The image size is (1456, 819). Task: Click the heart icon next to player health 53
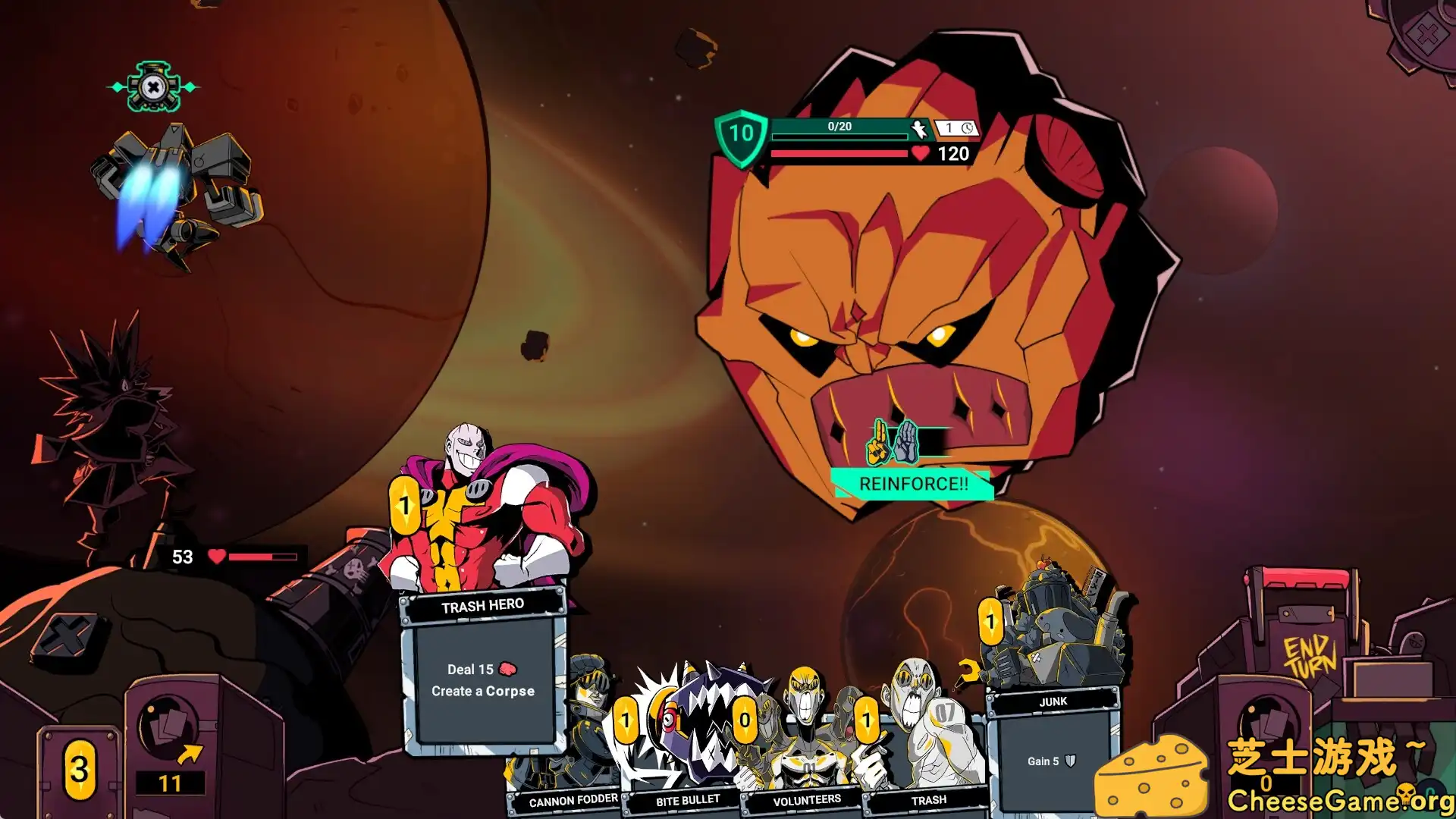coord(215,555)
